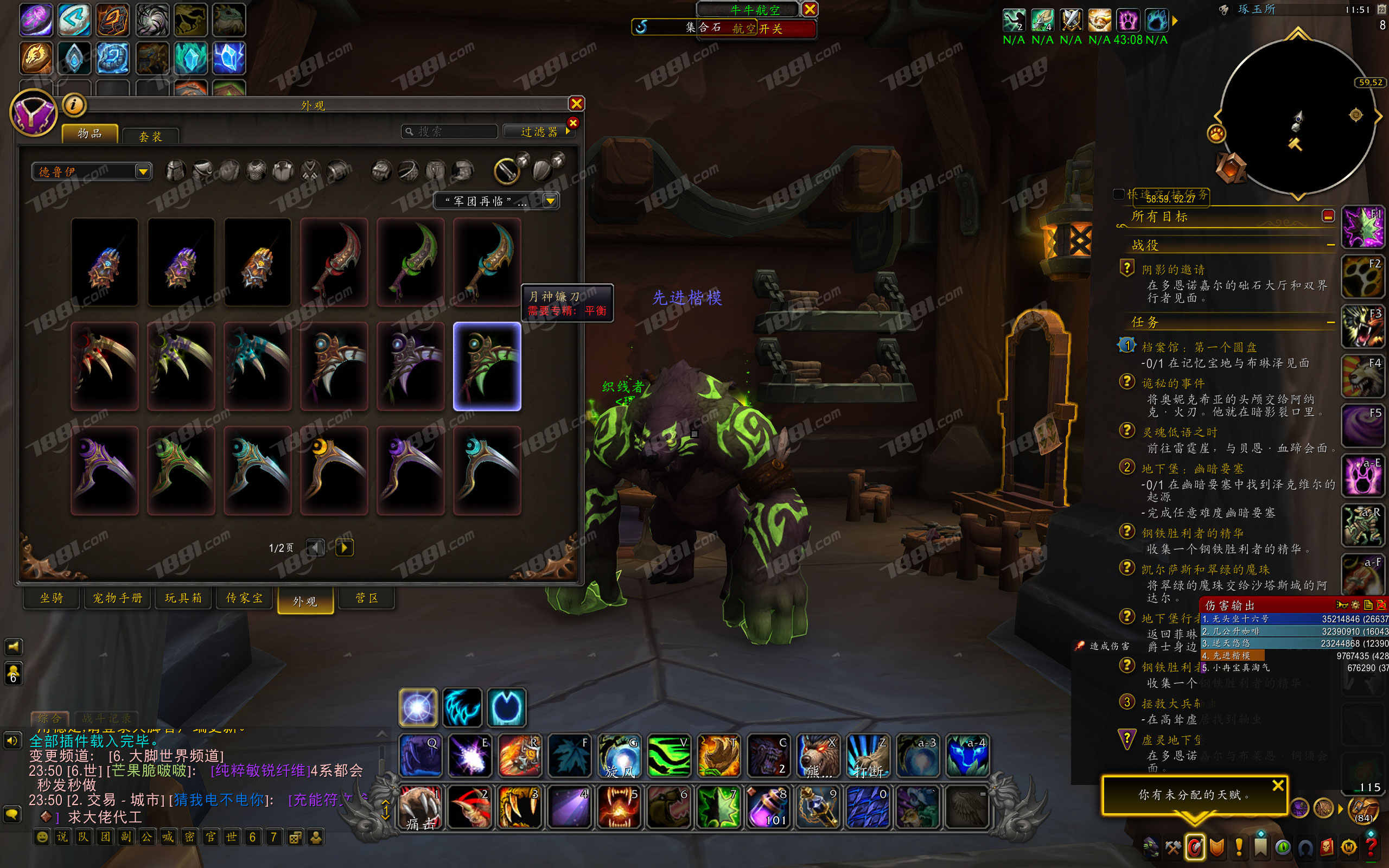The width and height of the screenshot is (1389, 868).
Task: Open the 过滤器 filter menu
Action: (x=538, y=131)
